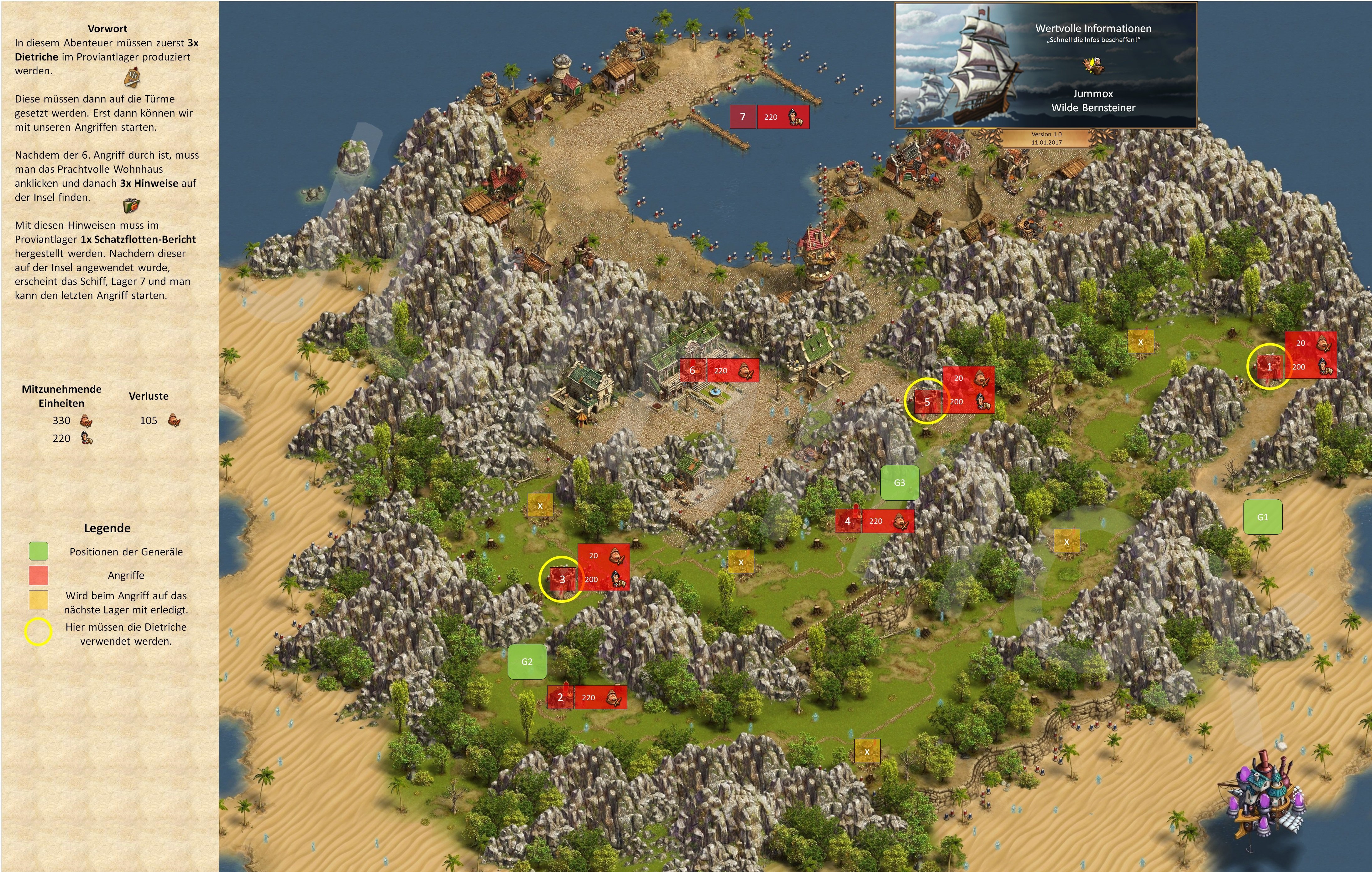Click the circled attack marker 5
This screenshot has height=872, width=1372.
click(926, 402)
